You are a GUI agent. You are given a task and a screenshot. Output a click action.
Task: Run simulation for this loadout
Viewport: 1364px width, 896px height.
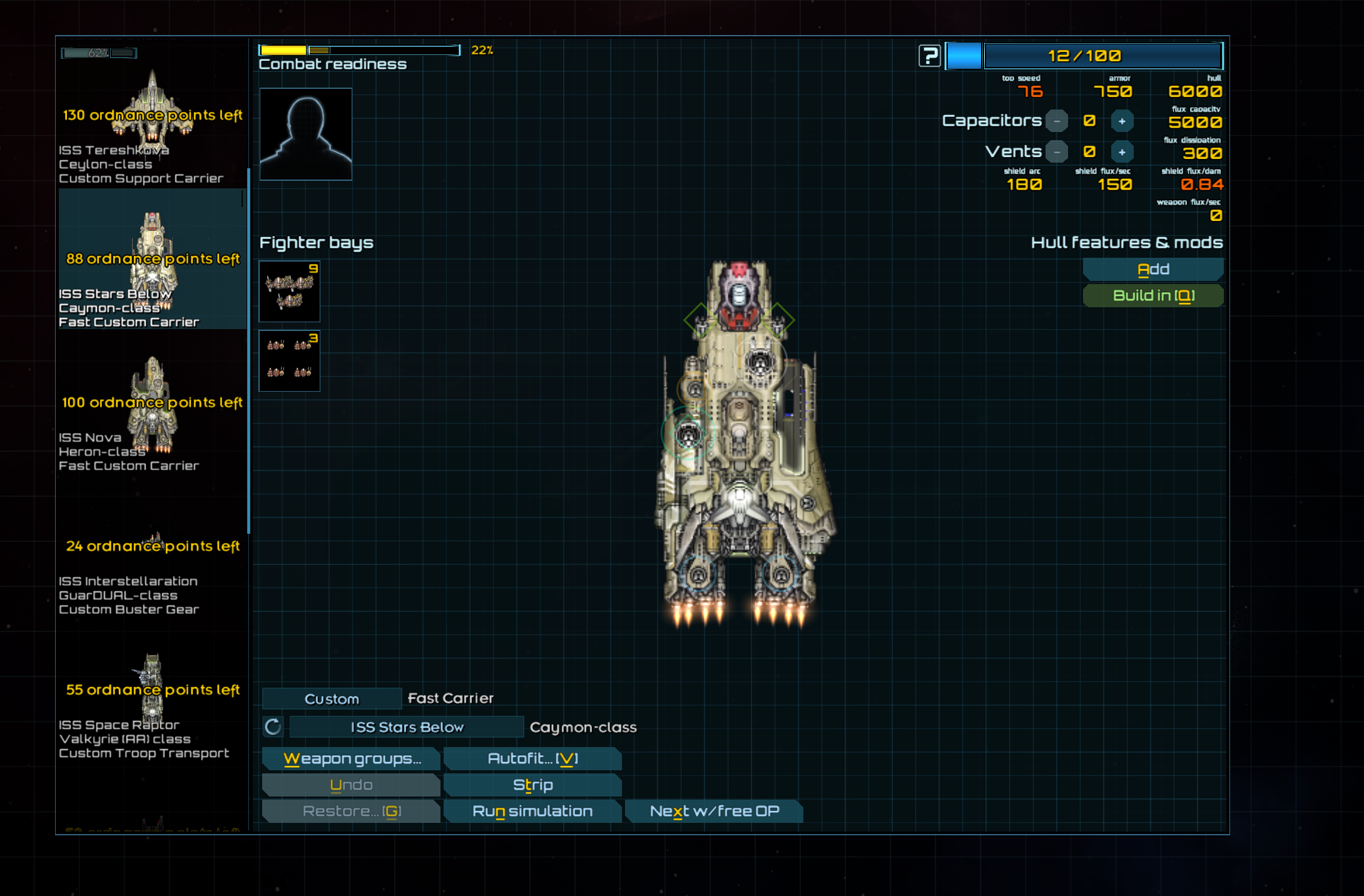click(x=532, y=812)
